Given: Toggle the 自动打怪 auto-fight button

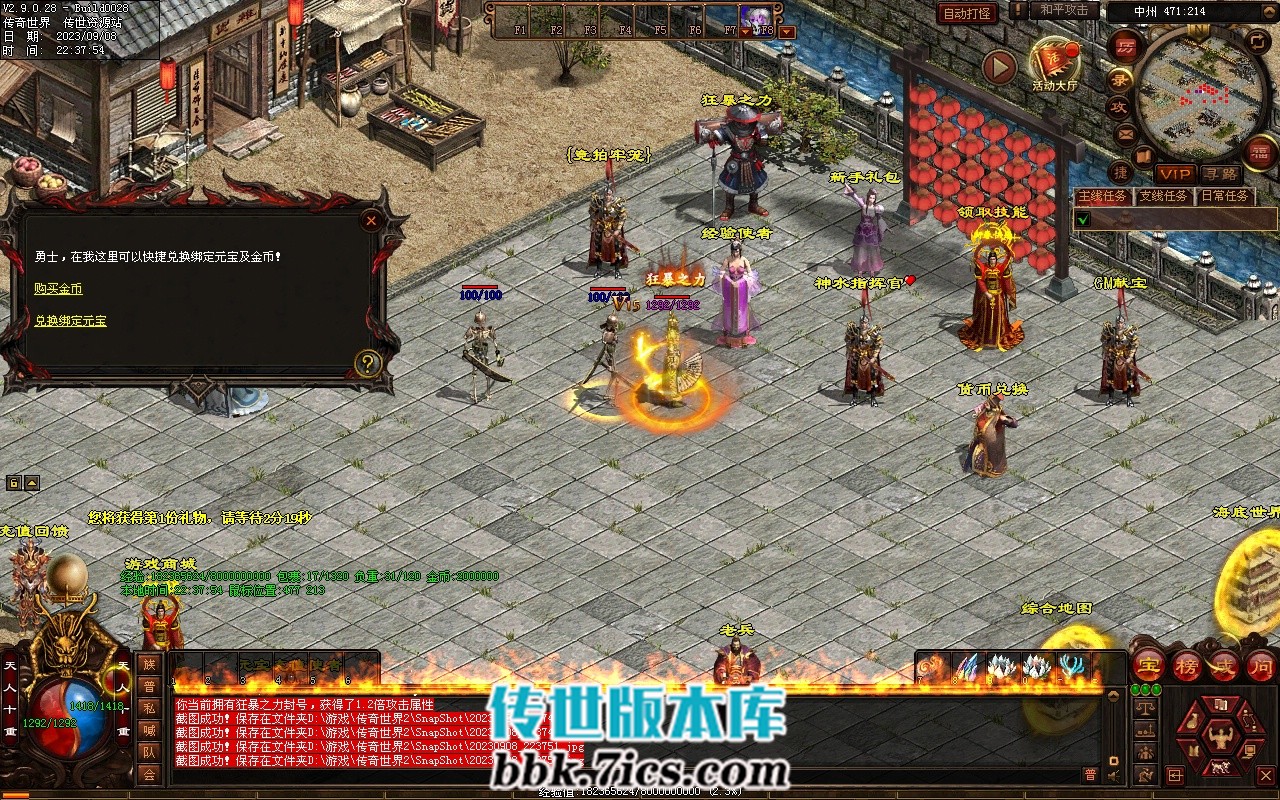Looking at the screenshot, I should (967, 13).
